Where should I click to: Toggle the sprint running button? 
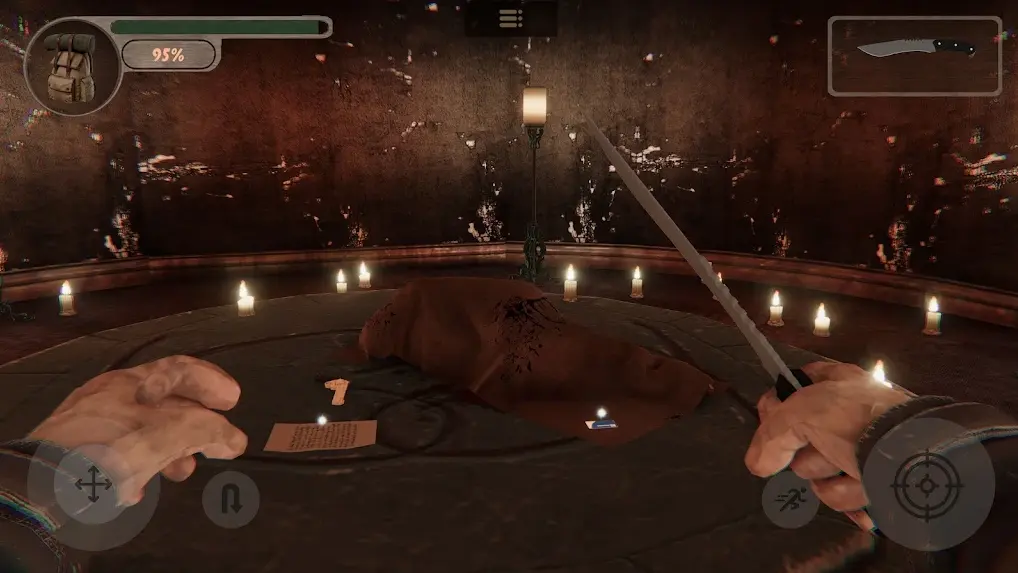(x=790, y=498)
